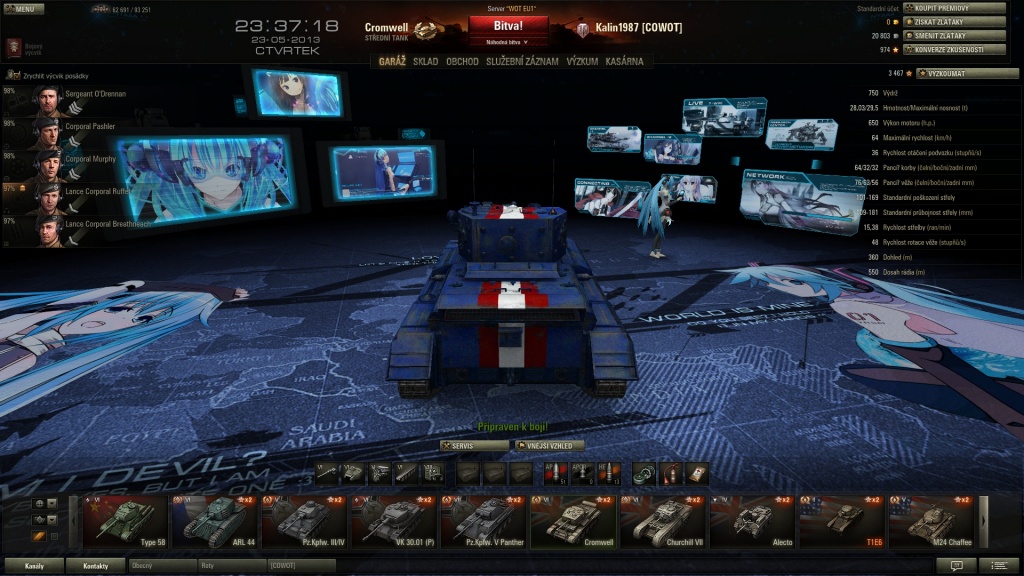
Task: Open the Servis button
Action: (x=475, y=445)
